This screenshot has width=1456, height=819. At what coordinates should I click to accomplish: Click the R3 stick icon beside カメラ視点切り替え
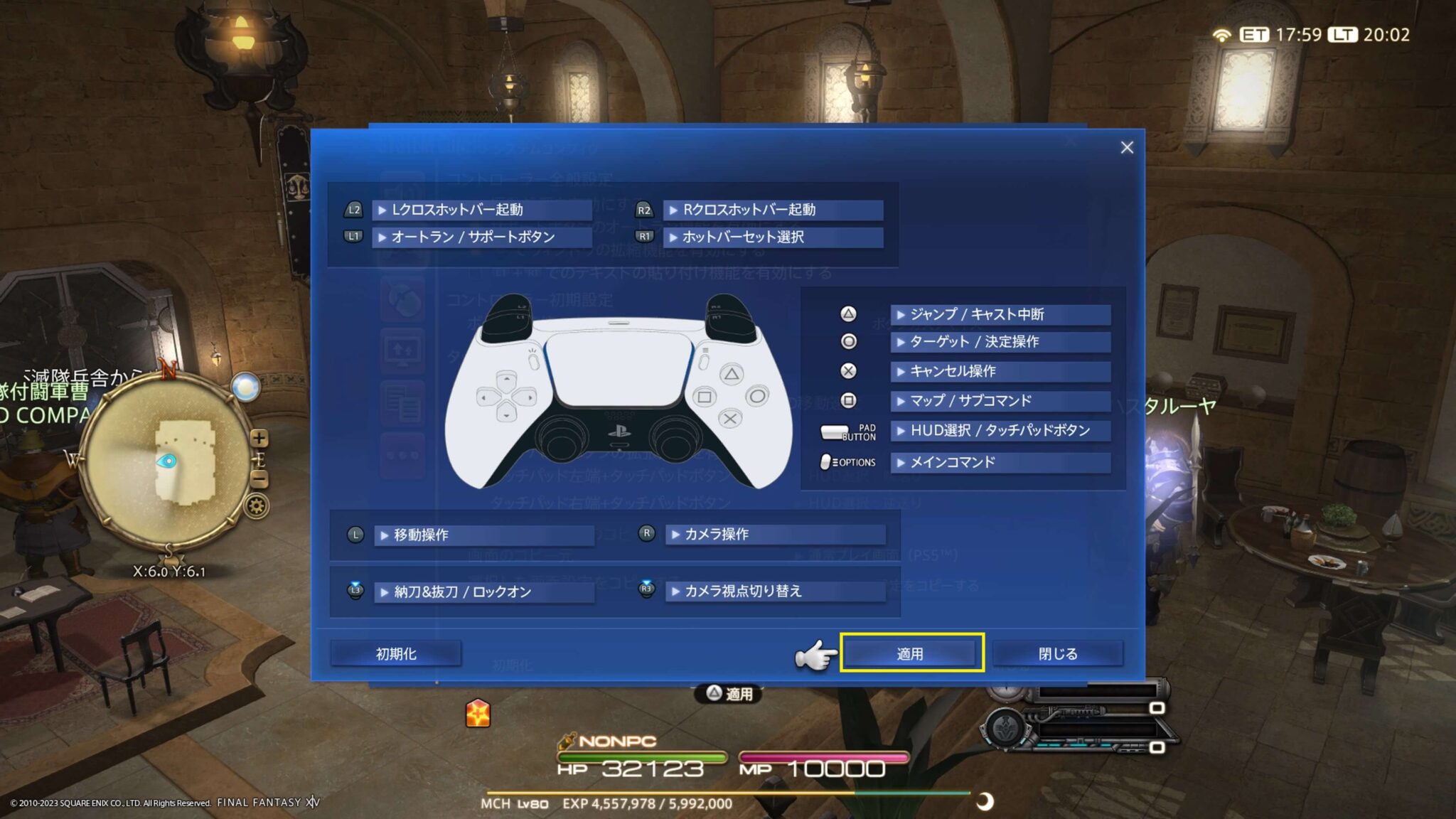(646, 590)
